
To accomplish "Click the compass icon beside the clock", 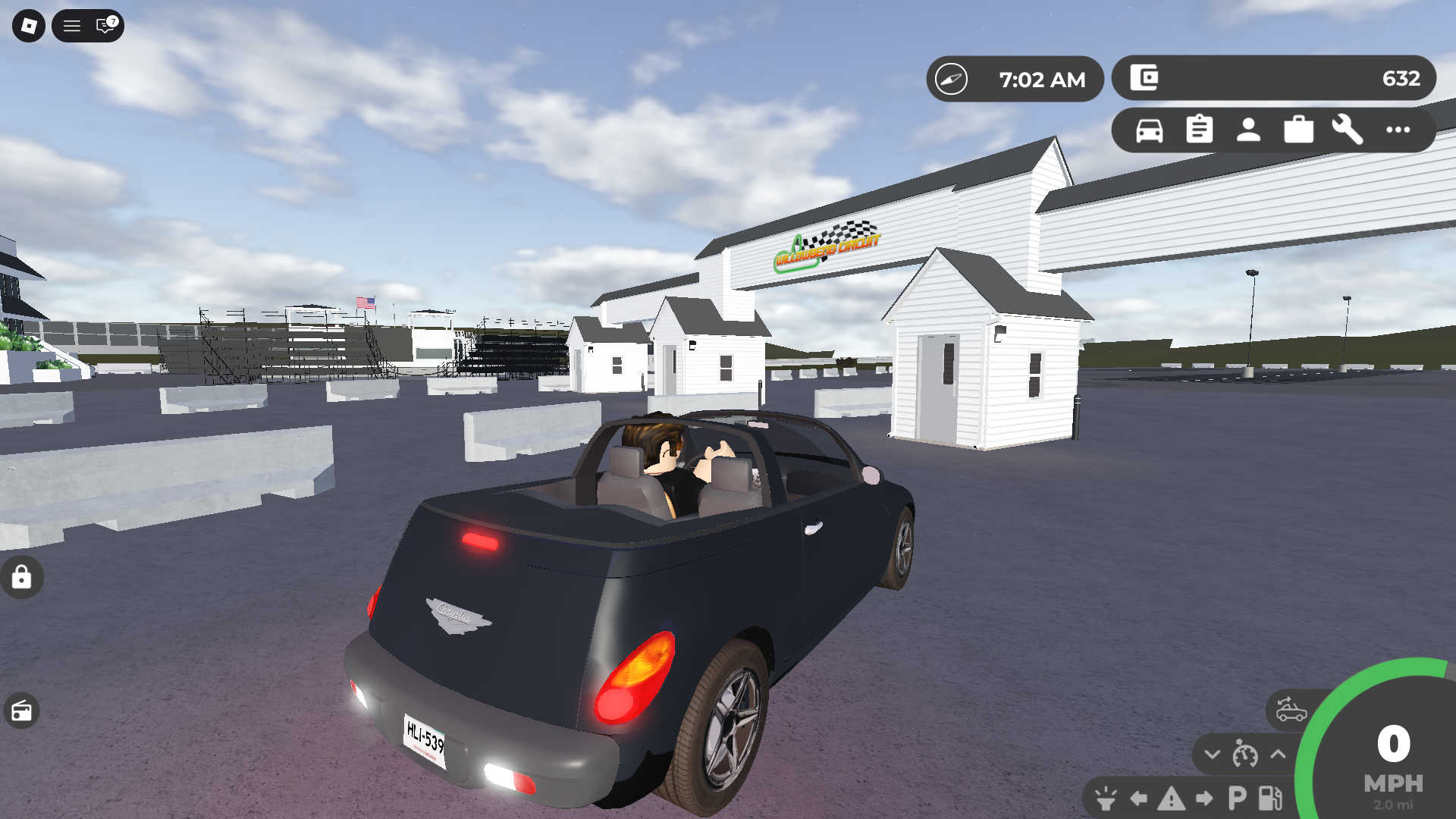I will click(x=952, y=78).
